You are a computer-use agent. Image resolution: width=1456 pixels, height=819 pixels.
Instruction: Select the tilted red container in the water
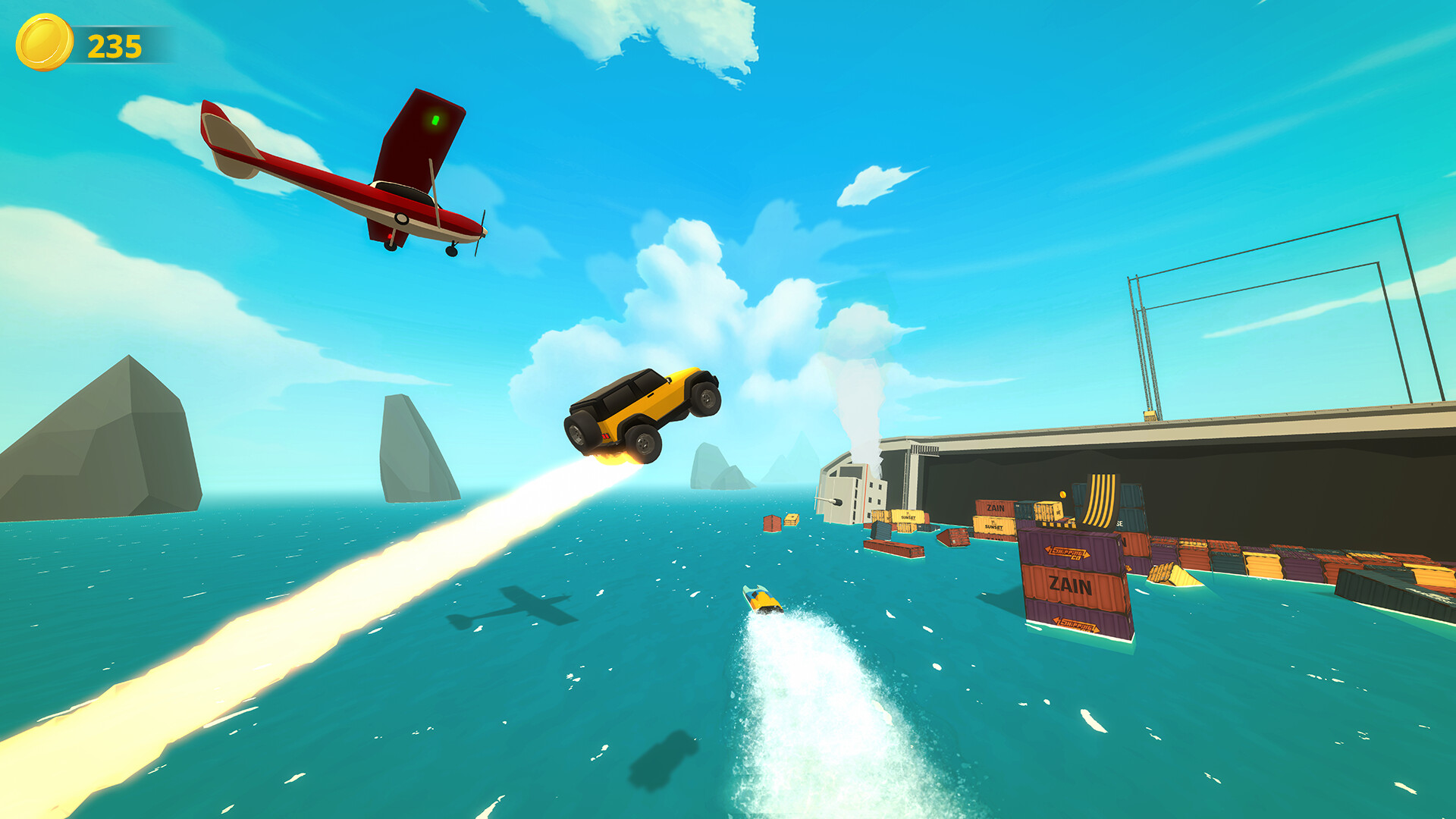coord(954,538)
